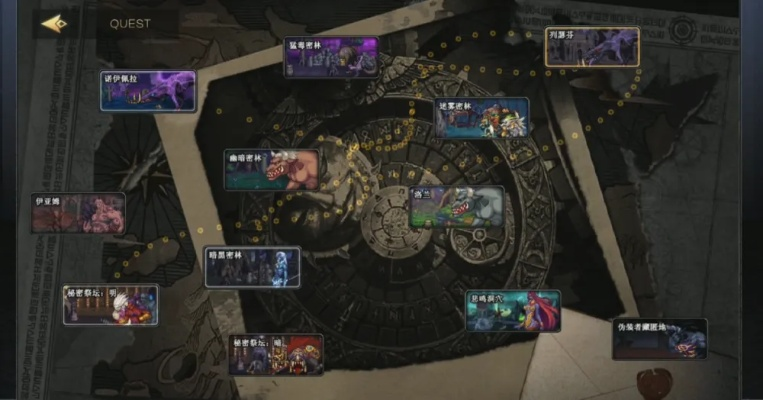Open the 秘密祭坛 tile with red demon
763x400 pixels.
click(x=276, y=354)
